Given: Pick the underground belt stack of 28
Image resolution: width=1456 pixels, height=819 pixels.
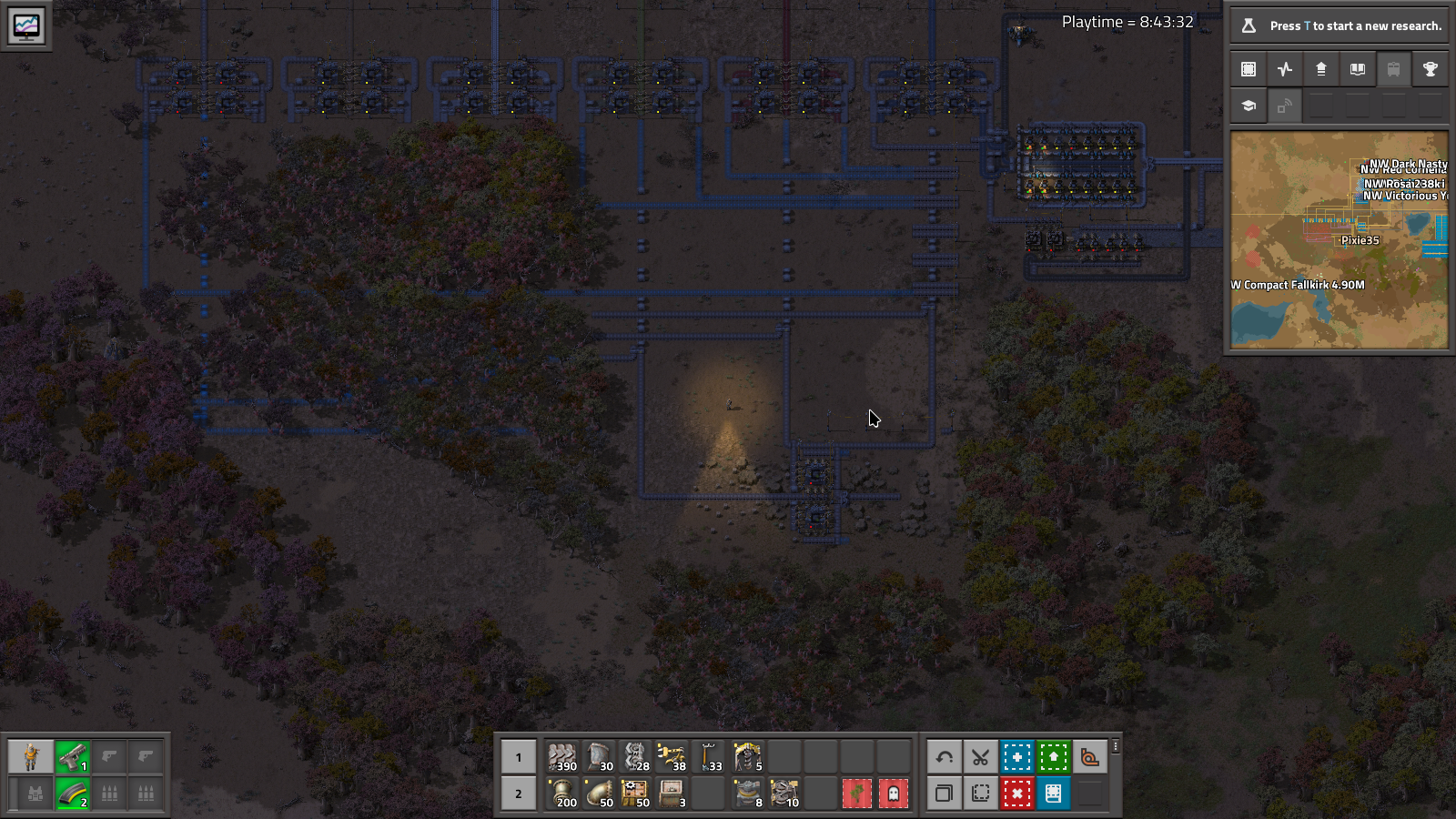Looking at the screenshot, I should pyautogui.click(x=635, y=757).
